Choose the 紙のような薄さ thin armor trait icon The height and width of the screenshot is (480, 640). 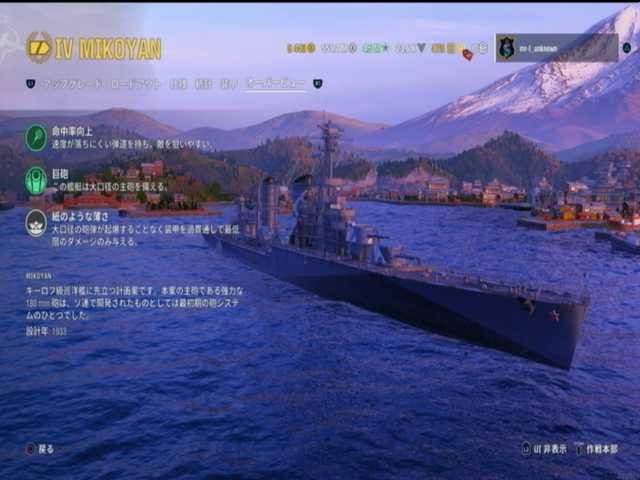[x=36, y=222]
